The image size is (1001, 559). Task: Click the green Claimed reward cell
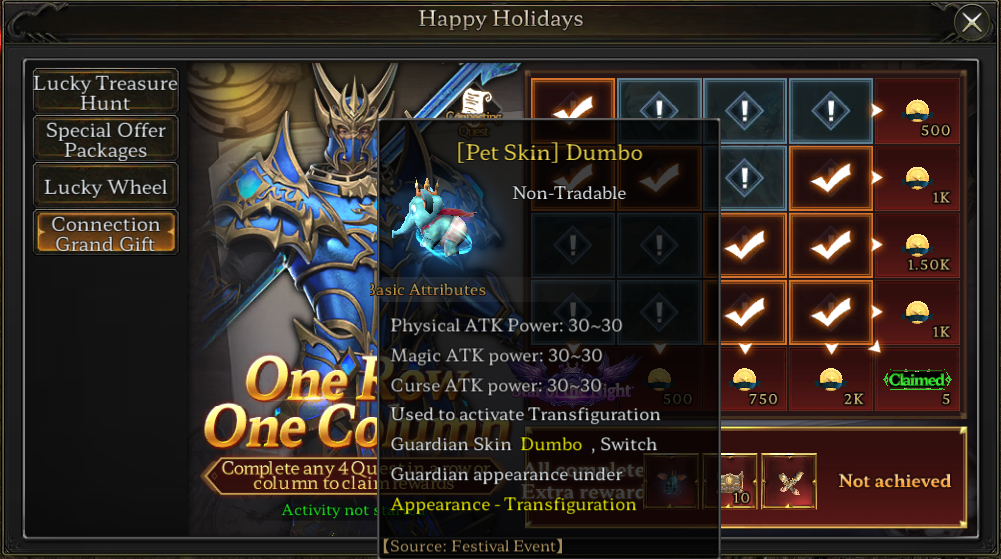point(917,380)
